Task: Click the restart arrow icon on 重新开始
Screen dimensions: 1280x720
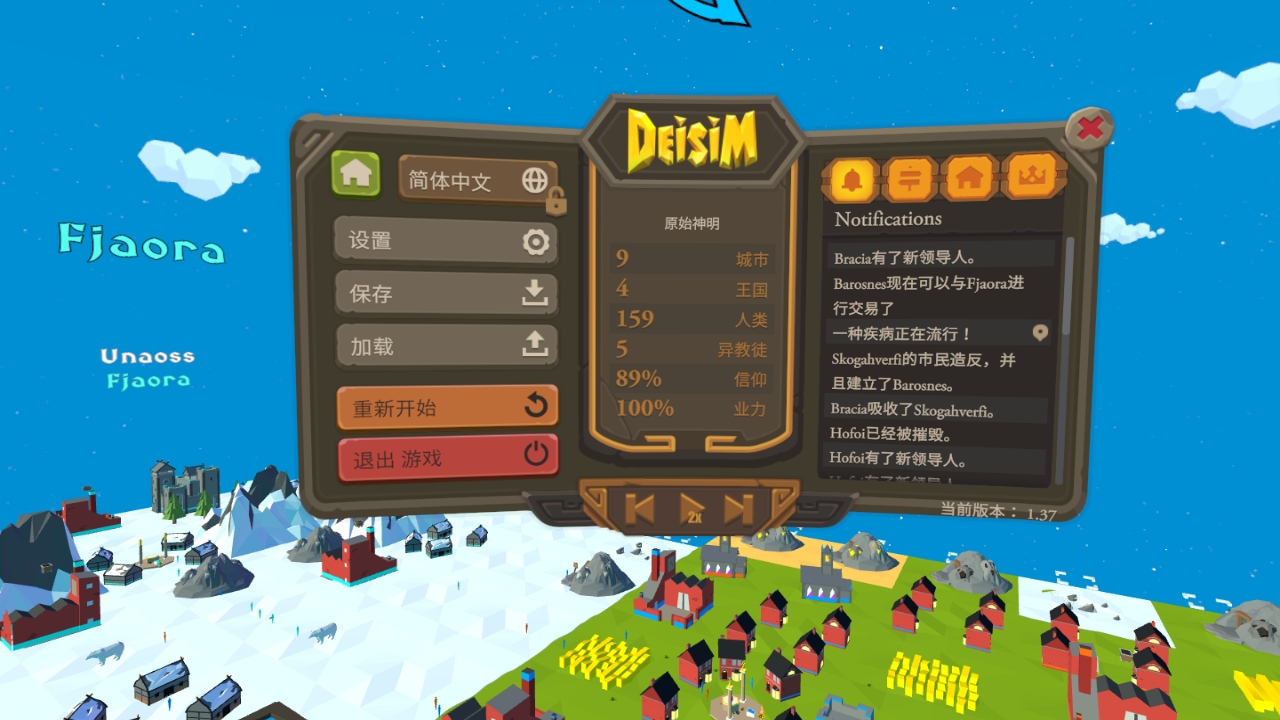Action: [x=534, y=406]
